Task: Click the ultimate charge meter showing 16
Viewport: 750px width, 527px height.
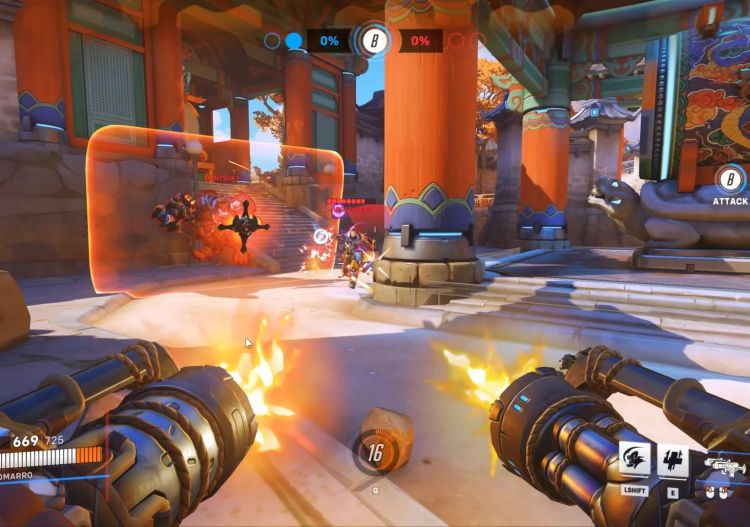Action: tap(375, 453)
